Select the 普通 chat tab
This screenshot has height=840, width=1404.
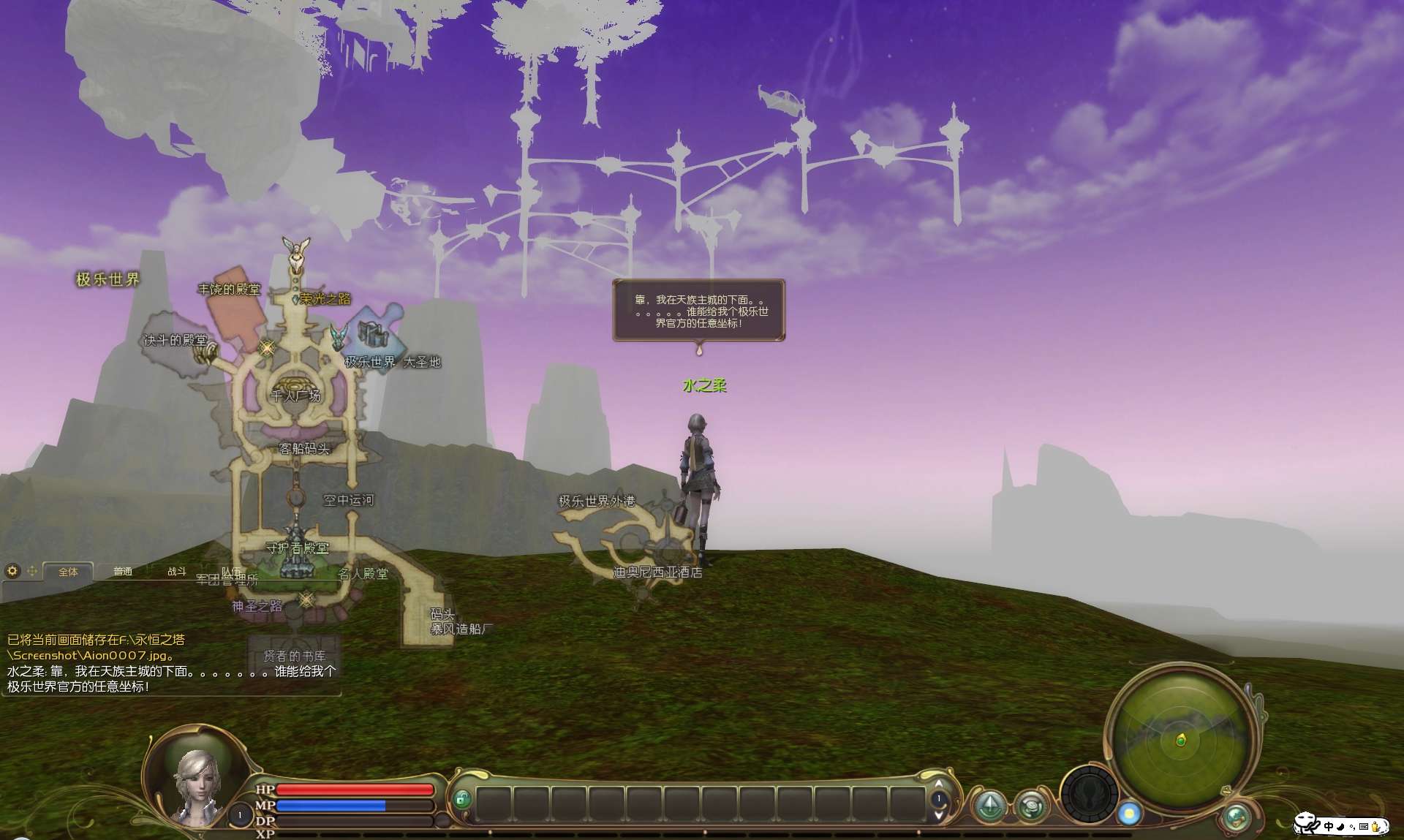click(123, 572)
